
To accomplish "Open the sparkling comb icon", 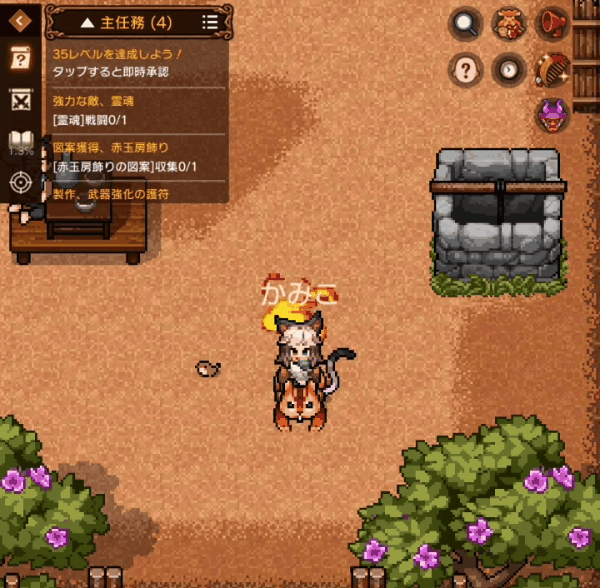I will tap(552, 69).
